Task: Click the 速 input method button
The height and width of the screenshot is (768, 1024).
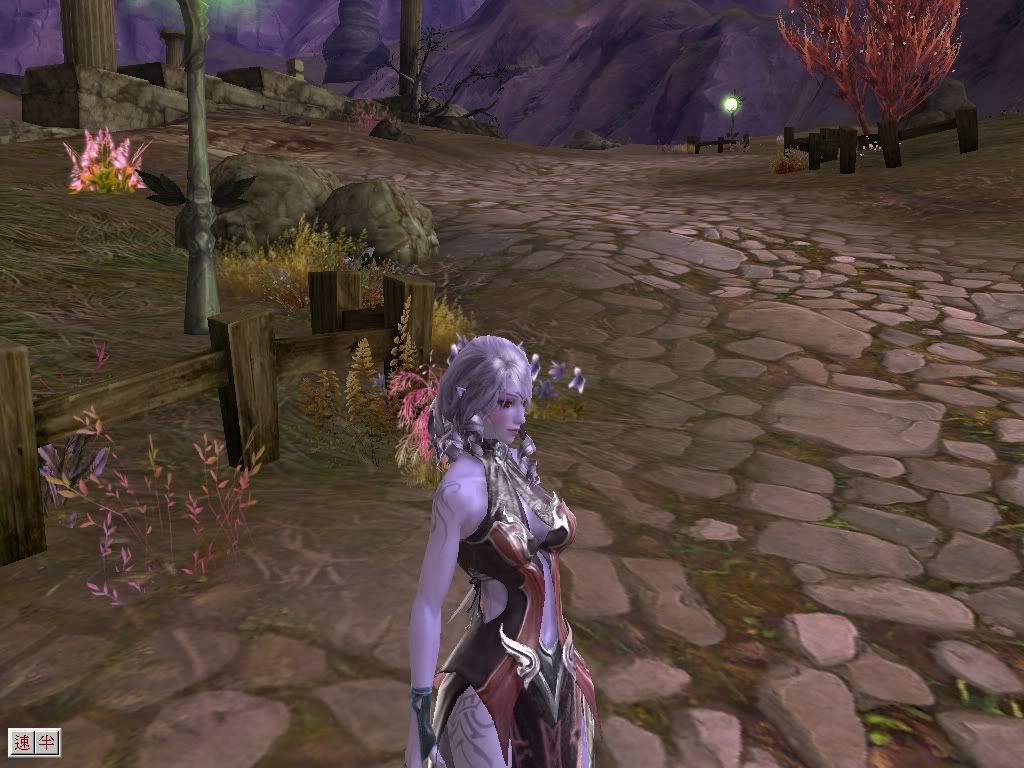Action: pyautogui.click(x=22, y=742)
